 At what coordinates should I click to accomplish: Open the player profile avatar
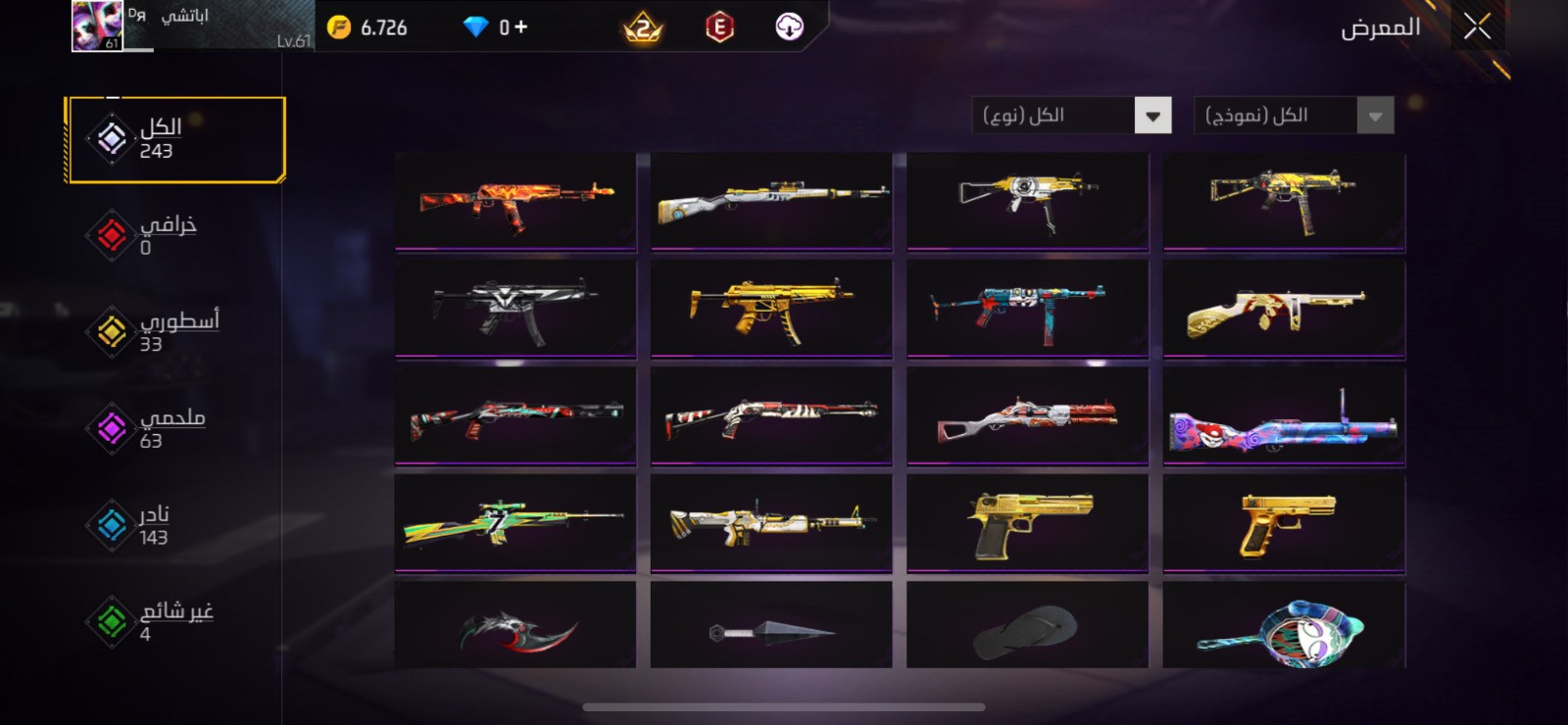97,26
